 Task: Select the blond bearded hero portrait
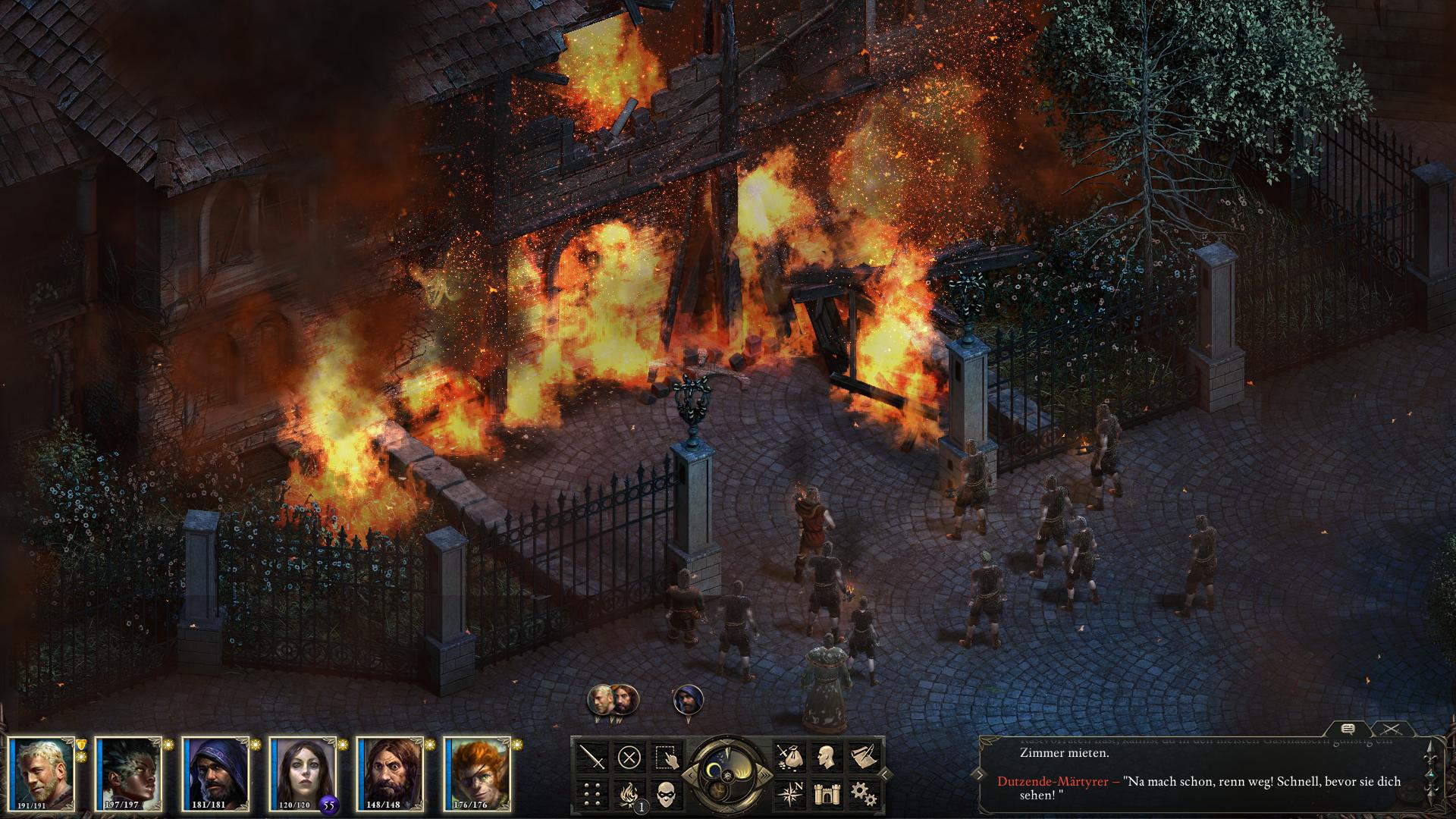click(43, 771)
